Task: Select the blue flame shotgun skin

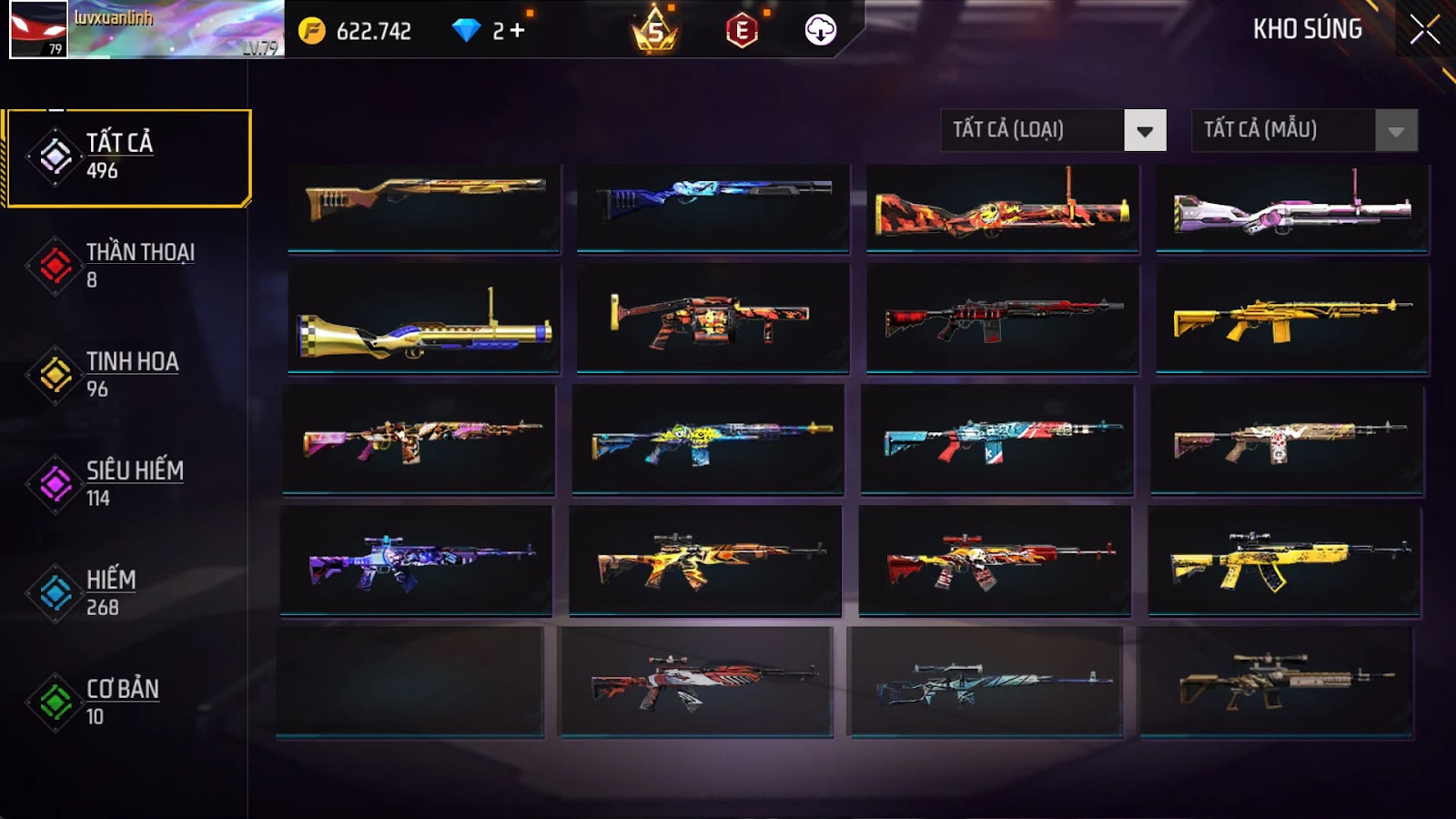Action: click(x=713, y=207)
